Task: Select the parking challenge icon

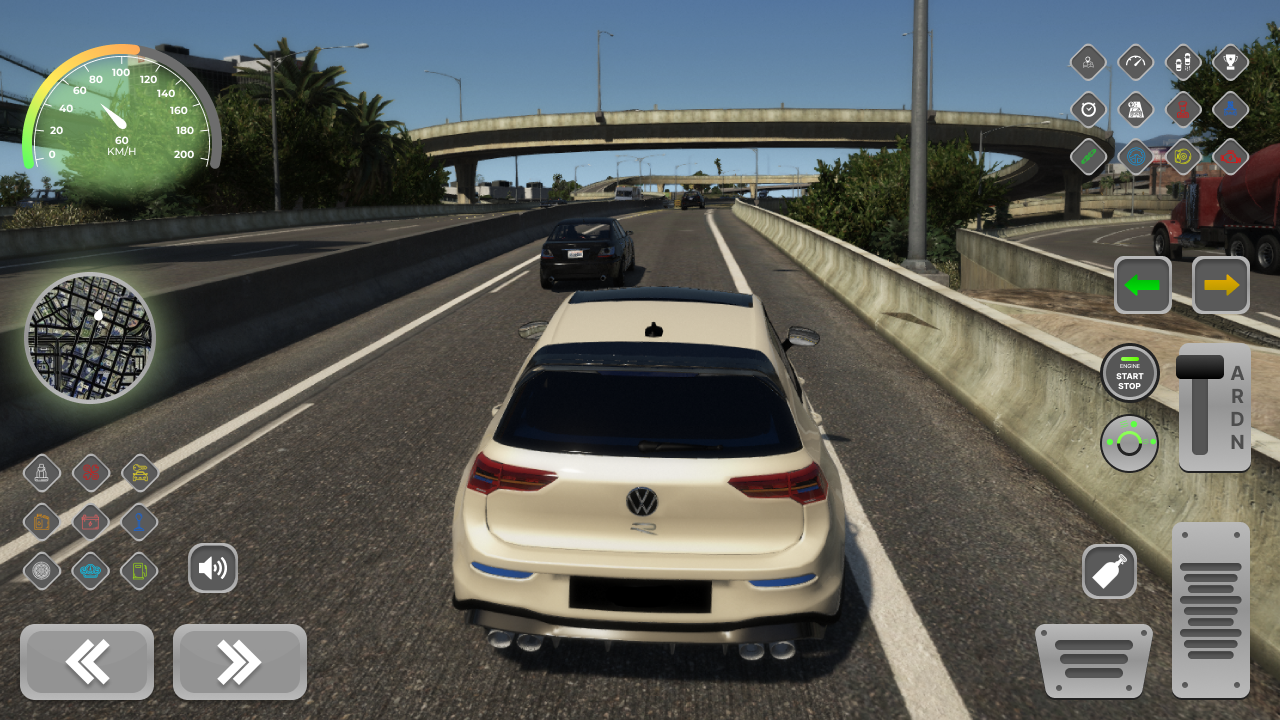Action: tap(1184, 62)
